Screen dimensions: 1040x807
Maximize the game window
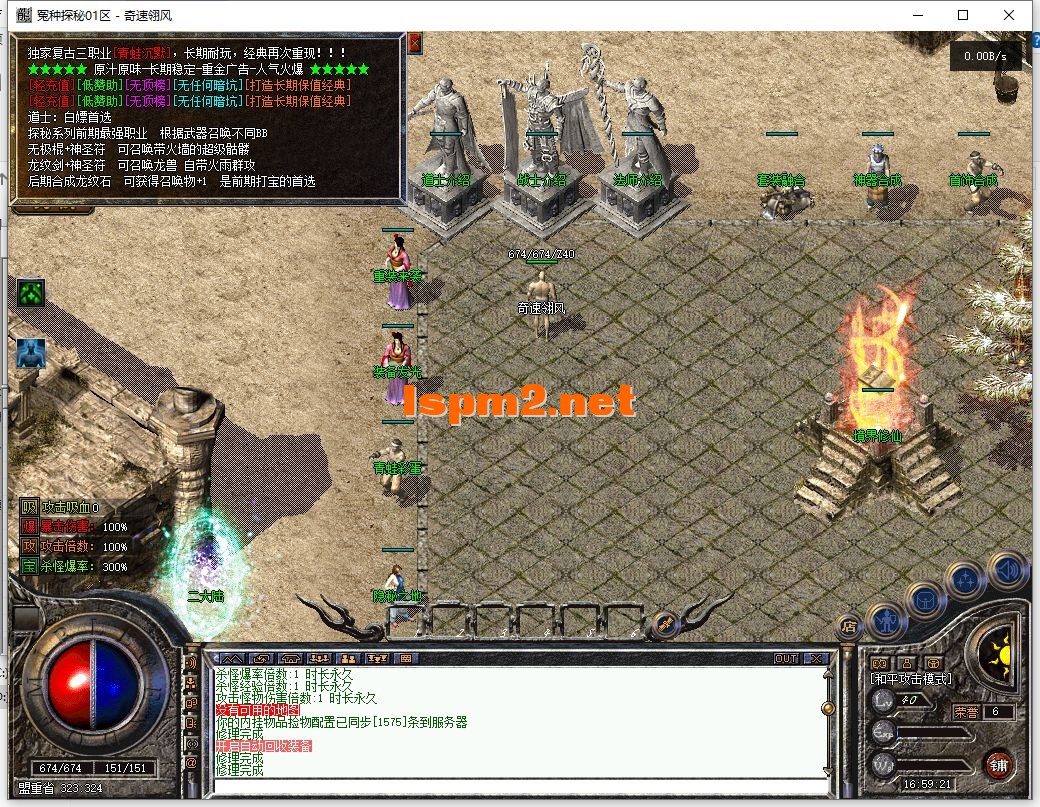pyautogui.click(x=963, y=15)
